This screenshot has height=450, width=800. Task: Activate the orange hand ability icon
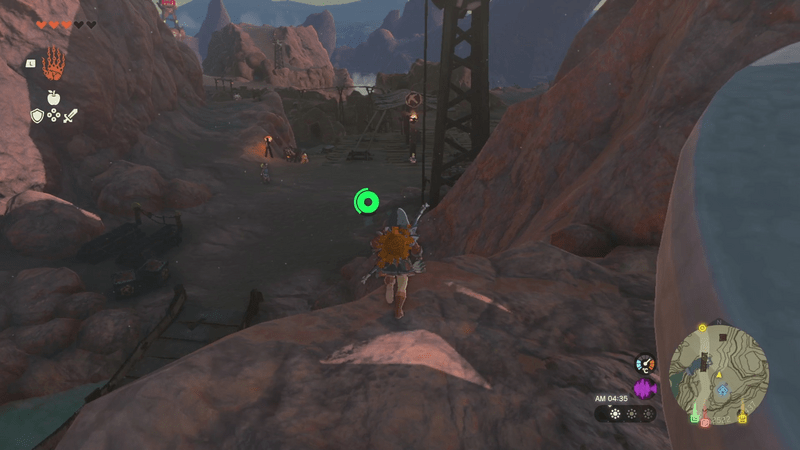[x=53, y=61]
